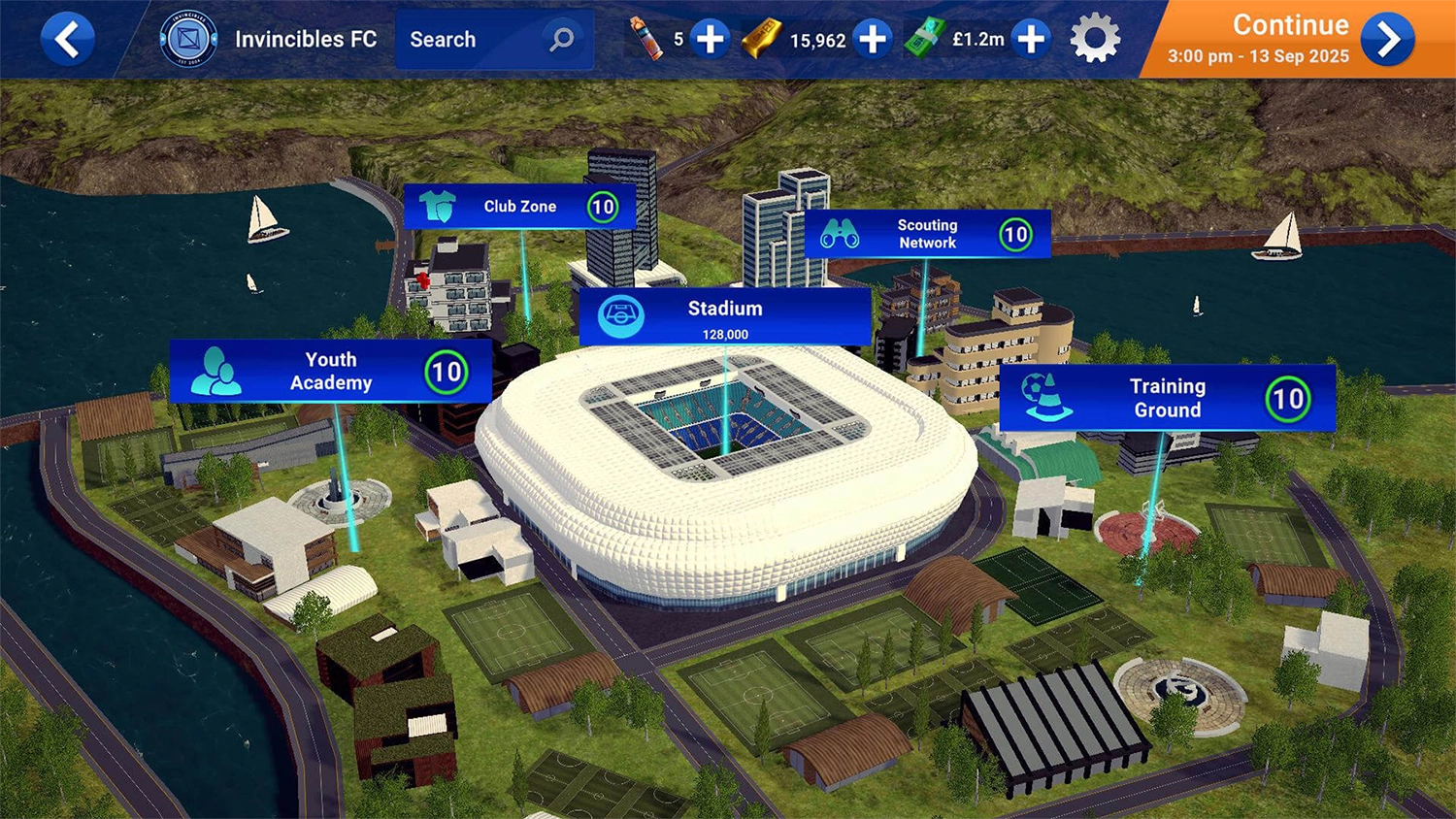Open the gear settings menu
Viewport: 1456px width, 819px height.
click(1095, 40)
